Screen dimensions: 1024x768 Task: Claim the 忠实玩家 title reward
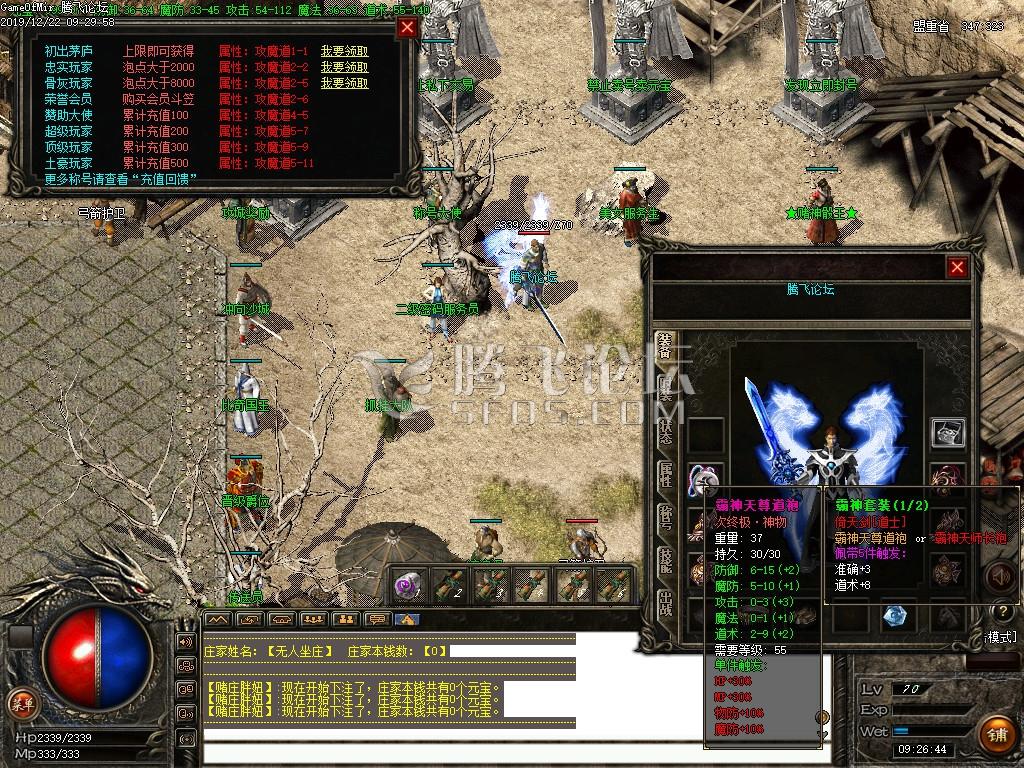click(344, 67)
